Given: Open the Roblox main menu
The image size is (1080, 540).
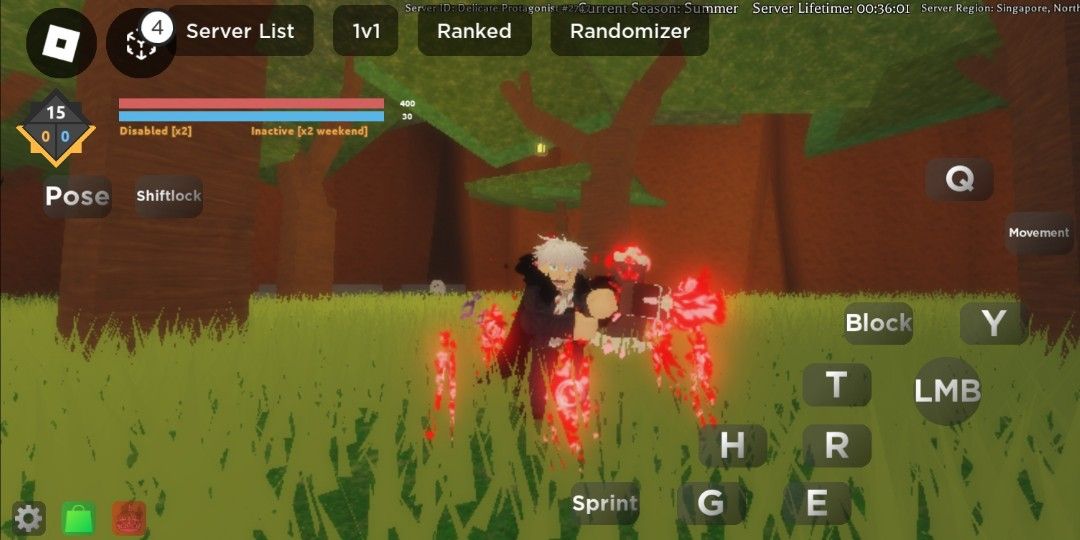Looking at the screenshot, I should [x=61, y=42].
